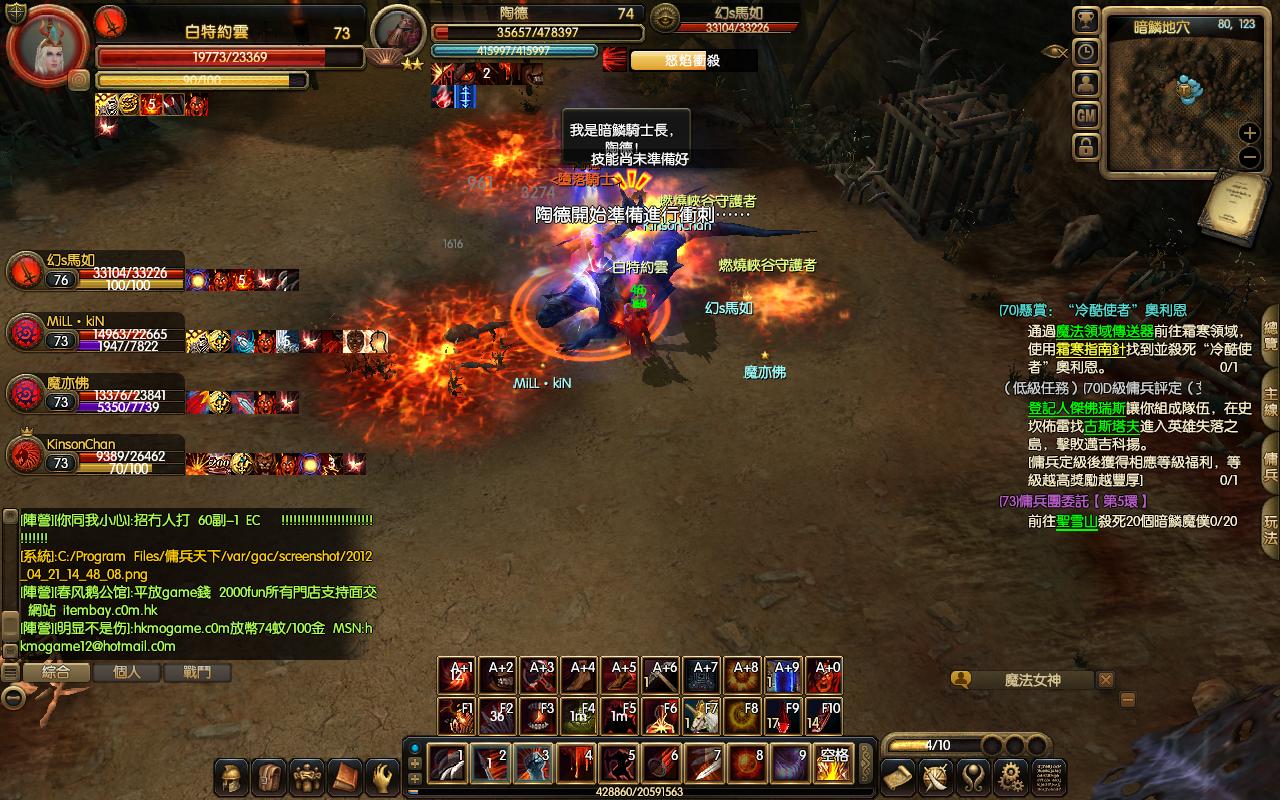Select the 綜合 chat tab
Image resolution: width=1280 pixels, height=800 pixels.
coord(56,672)
